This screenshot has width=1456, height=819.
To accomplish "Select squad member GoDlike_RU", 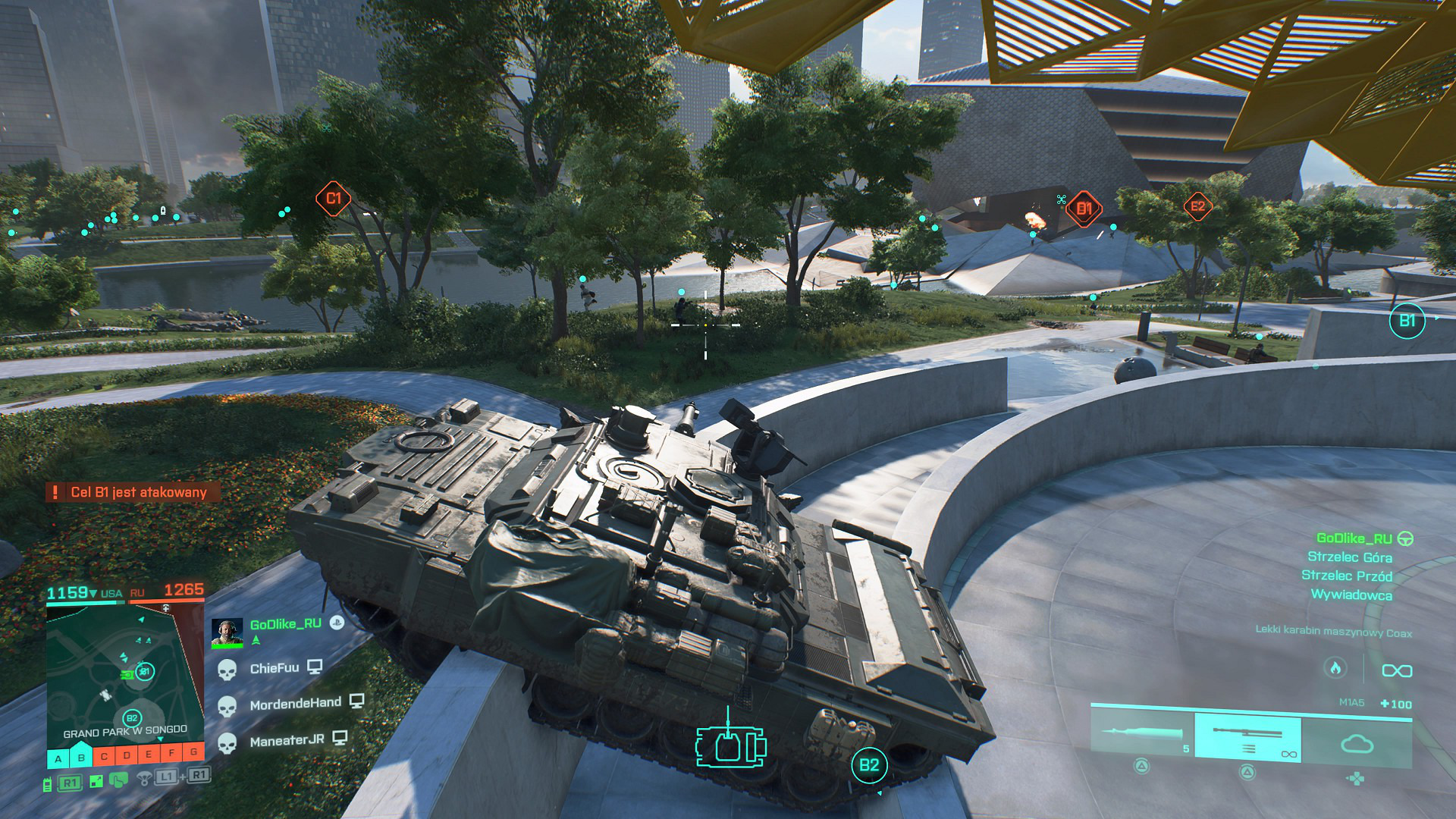I will pos(285,624).
